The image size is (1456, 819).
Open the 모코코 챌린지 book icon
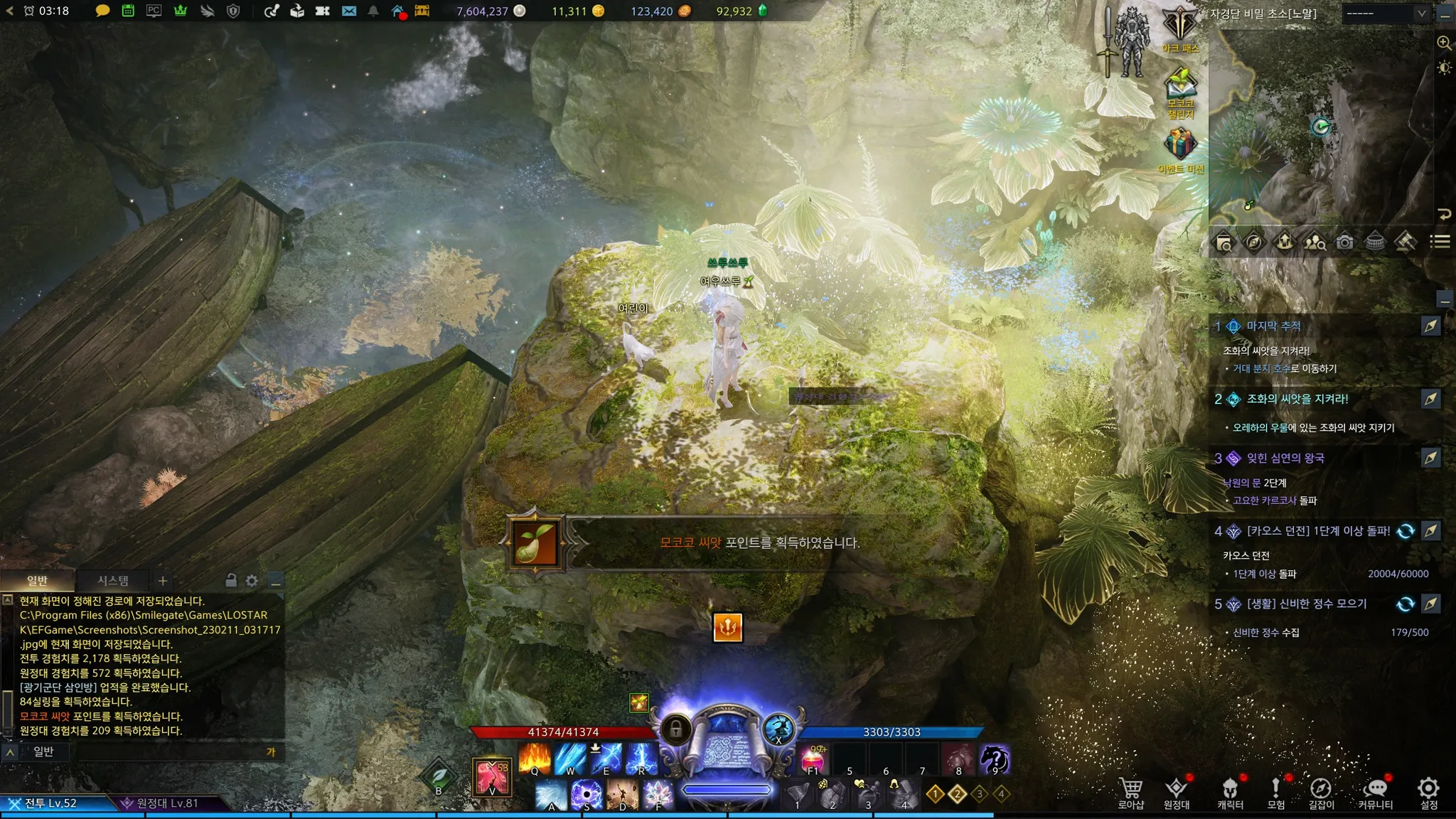click(1180, 89)
